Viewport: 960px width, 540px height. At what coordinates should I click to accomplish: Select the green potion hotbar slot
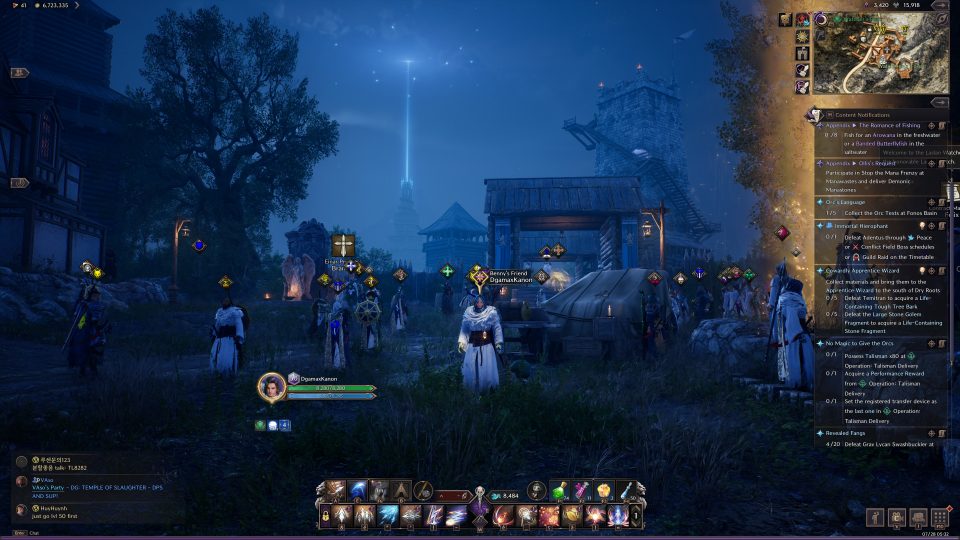[562, 490]
